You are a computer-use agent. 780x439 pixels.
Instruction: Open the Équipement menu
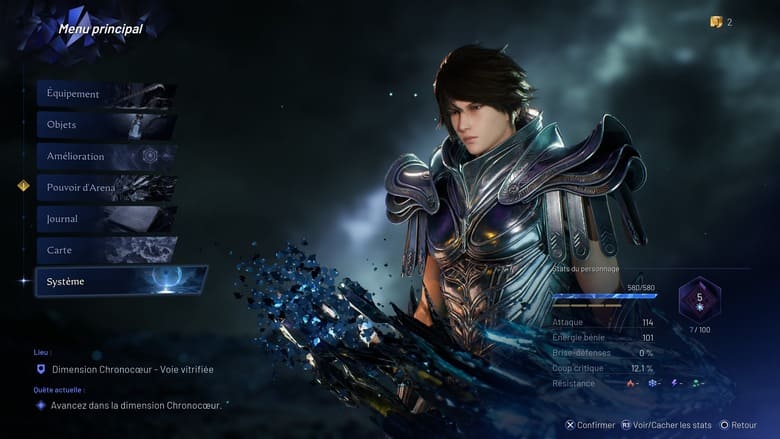(x=106, y=94)
